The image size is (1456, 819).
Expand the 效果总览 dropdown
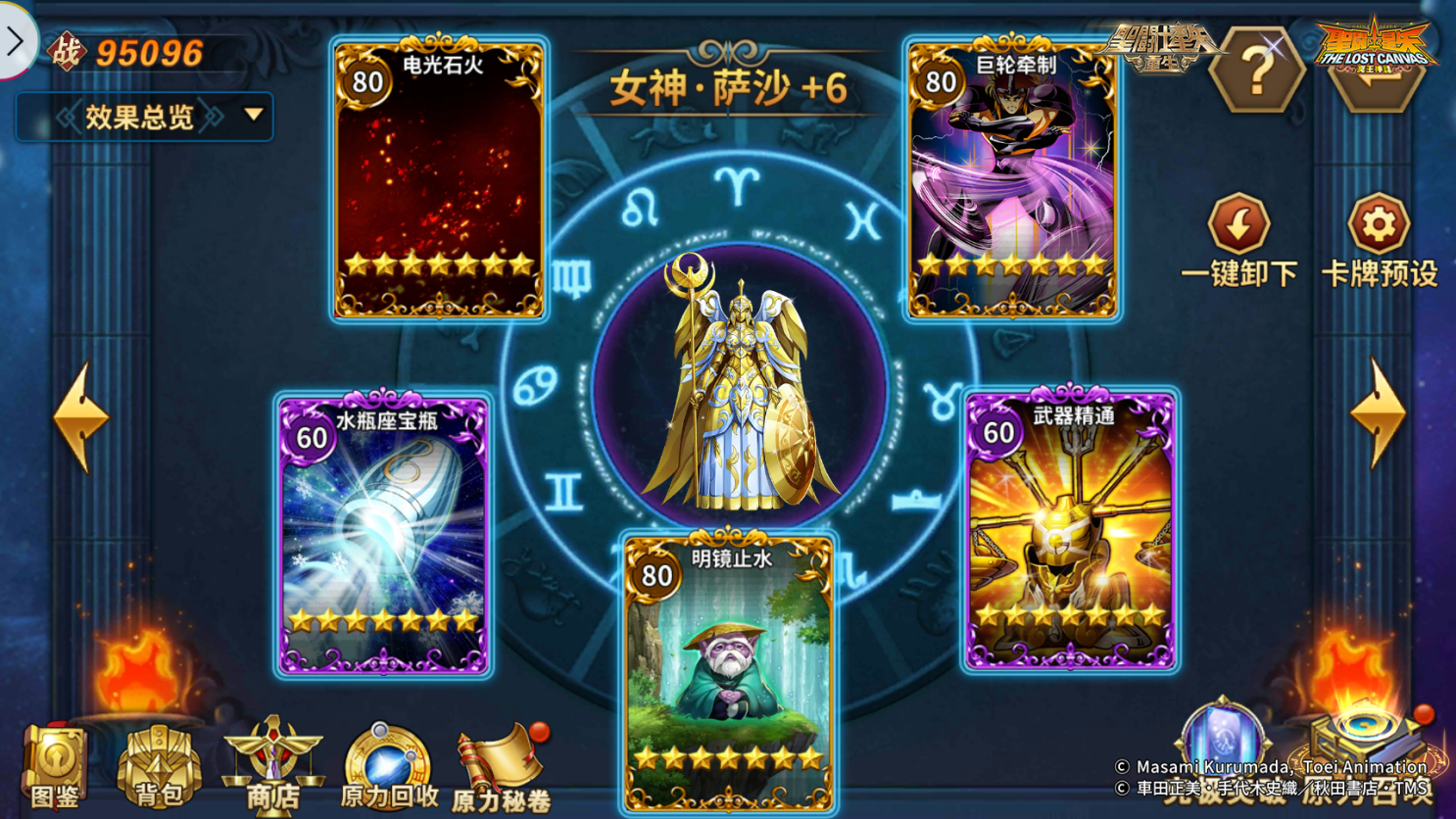[x=145, y=115]
